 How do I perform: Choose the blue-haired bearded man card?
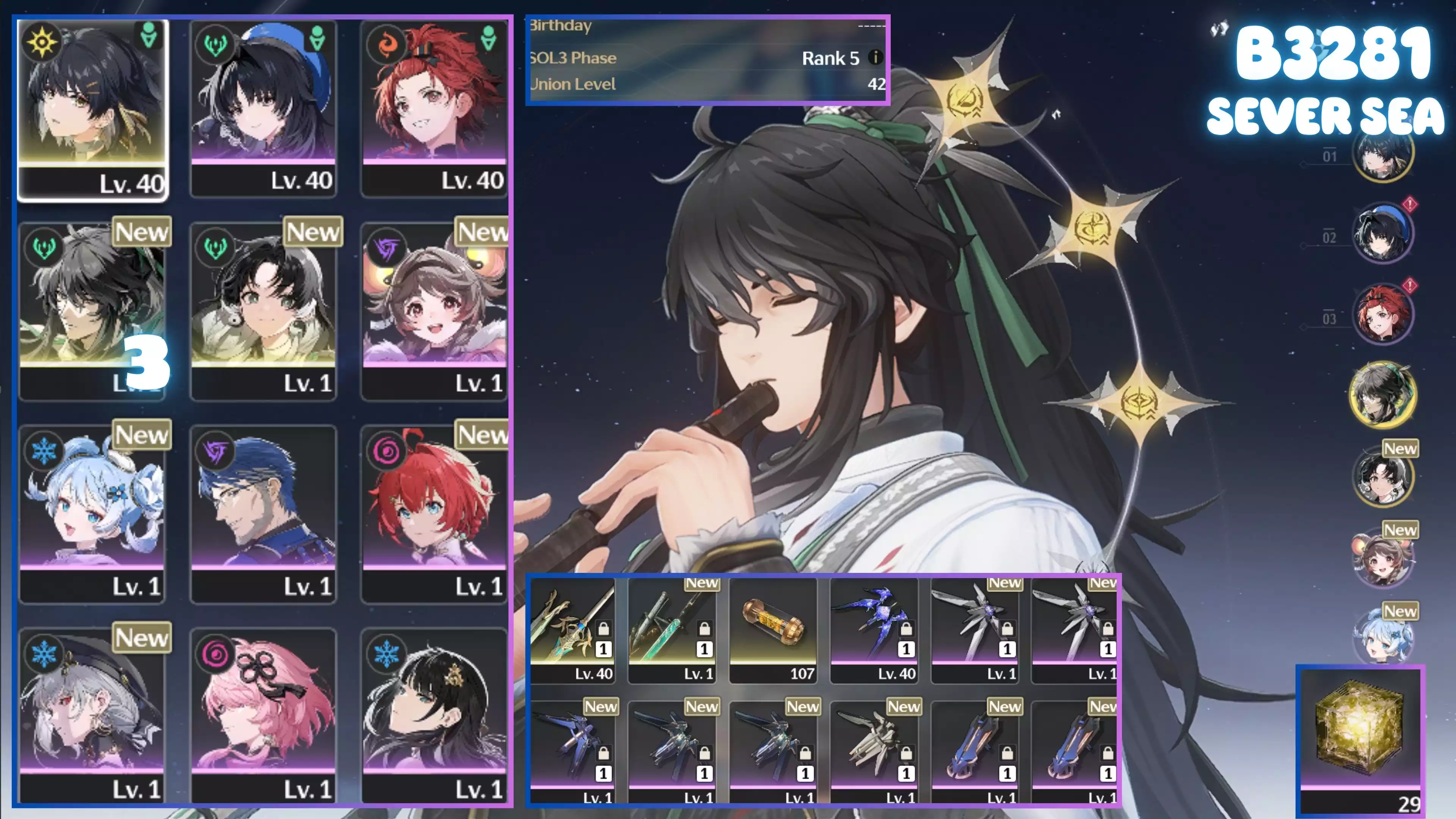click(x=264, y=513)
